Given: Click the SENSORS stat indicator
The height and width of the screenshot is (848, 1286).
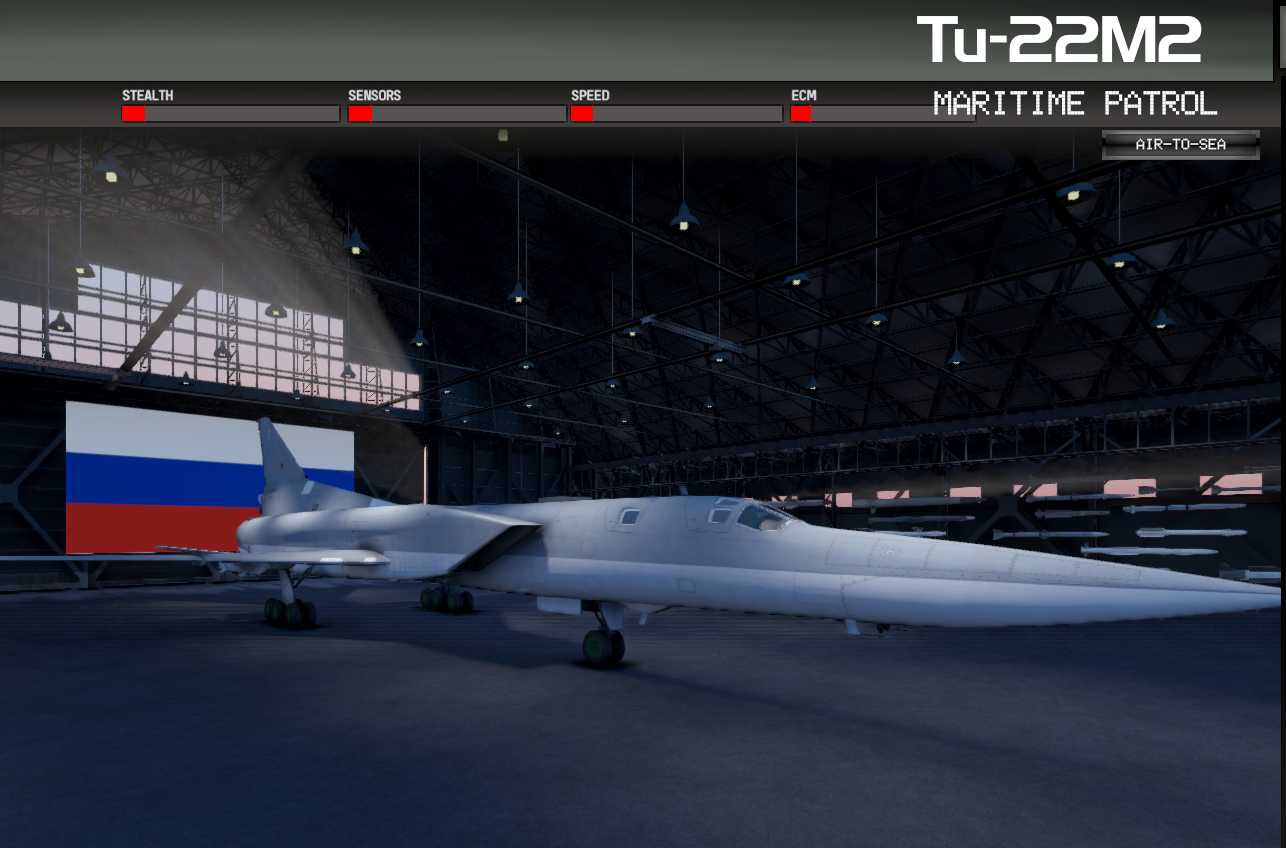Looking at the screenshot, I should coord(457,113).
